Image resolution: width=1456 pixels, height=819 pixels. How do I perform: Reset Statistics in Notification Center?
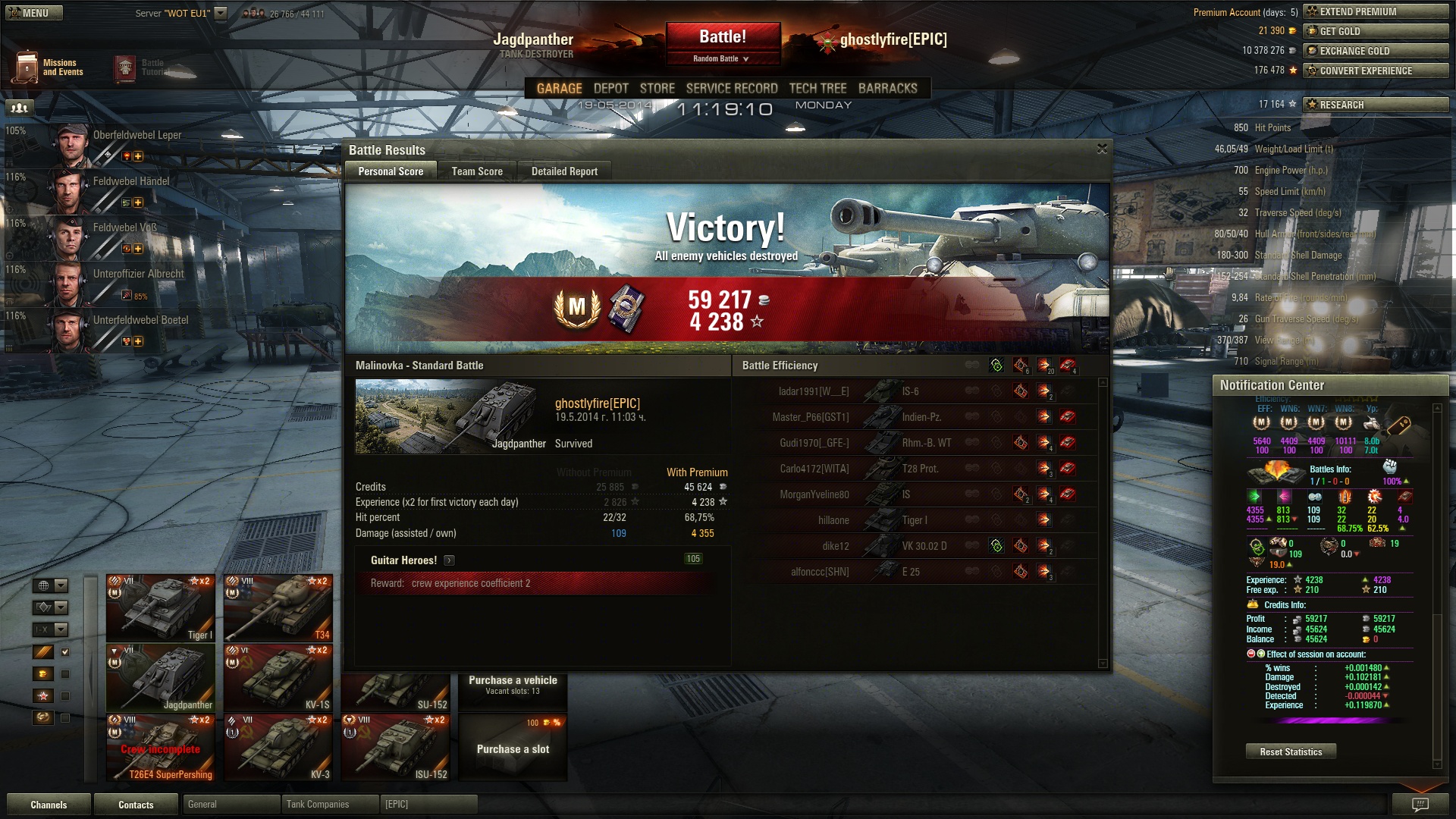coord(1291,752)
